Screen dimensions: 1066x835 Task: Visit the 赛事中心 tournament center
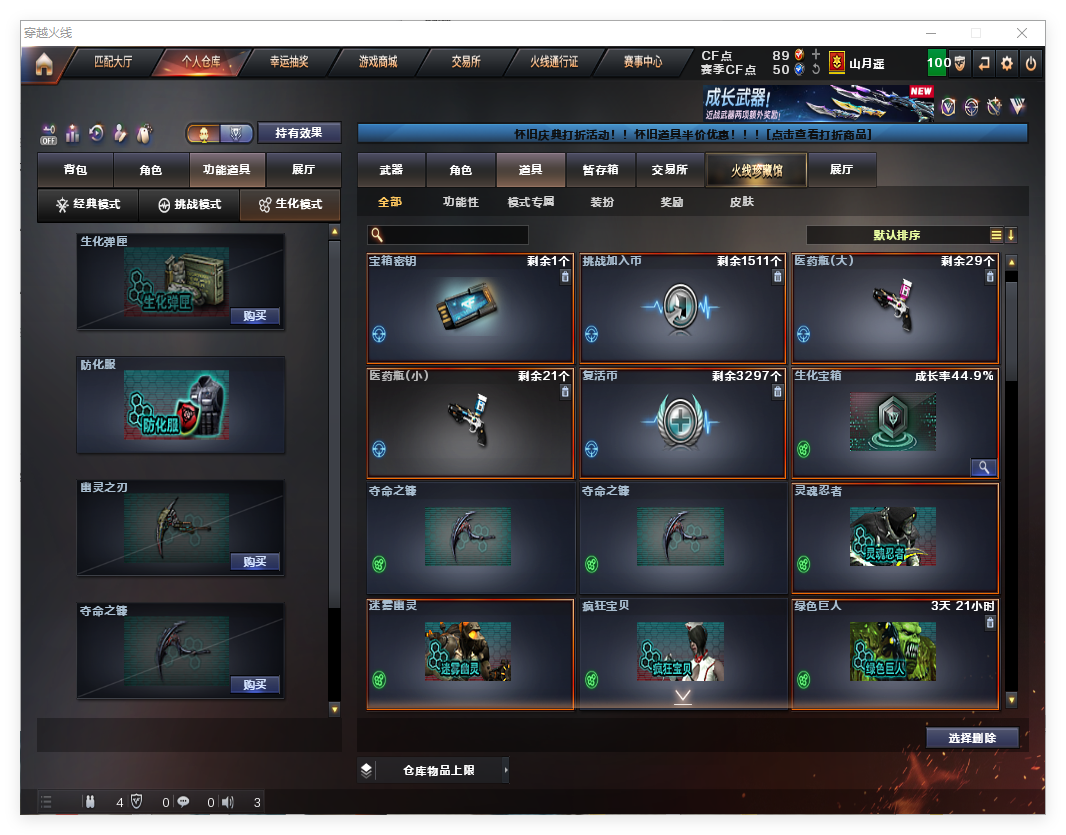tap(643, 62)
